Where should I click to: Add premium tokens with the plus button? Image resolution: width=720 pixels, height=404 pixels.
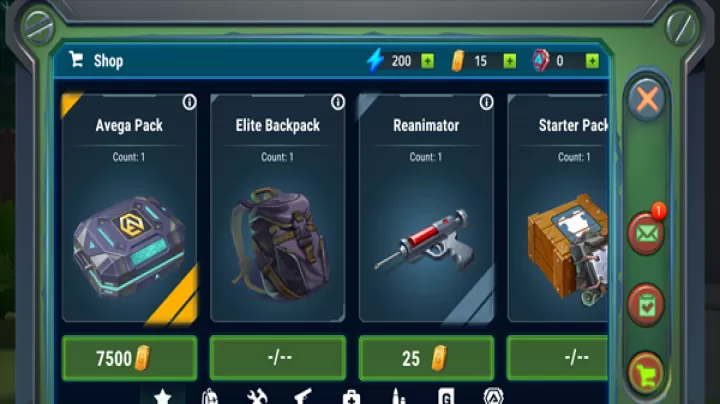coord(593,61)
